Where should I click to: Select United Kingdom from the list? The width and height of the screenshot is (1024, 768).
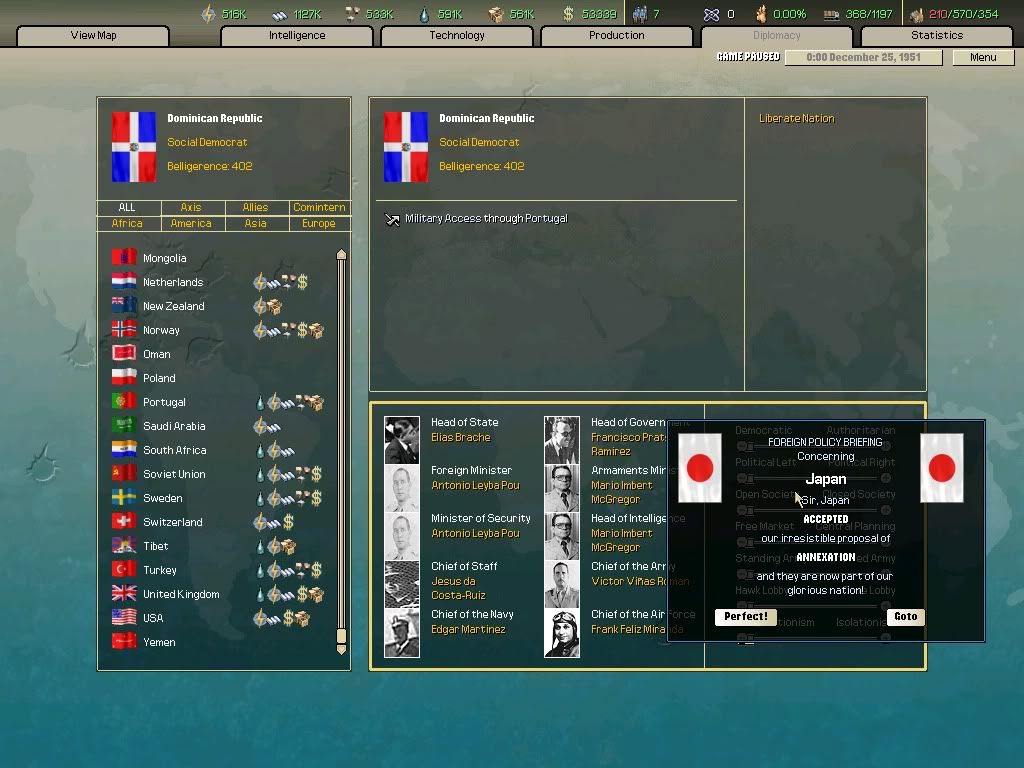point(181,594)
